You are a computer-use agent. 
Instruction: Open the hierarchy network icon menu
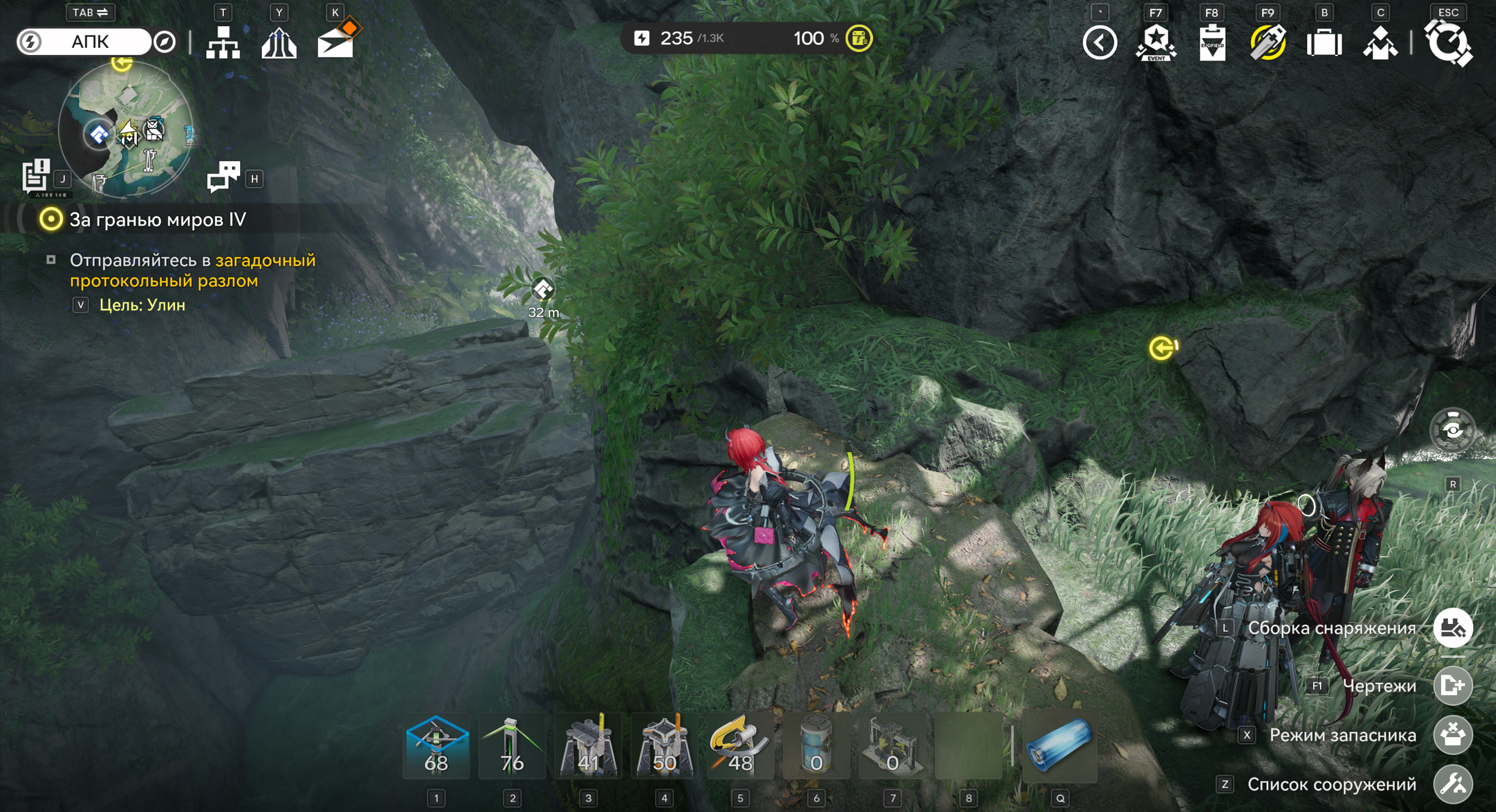[223, 43]
